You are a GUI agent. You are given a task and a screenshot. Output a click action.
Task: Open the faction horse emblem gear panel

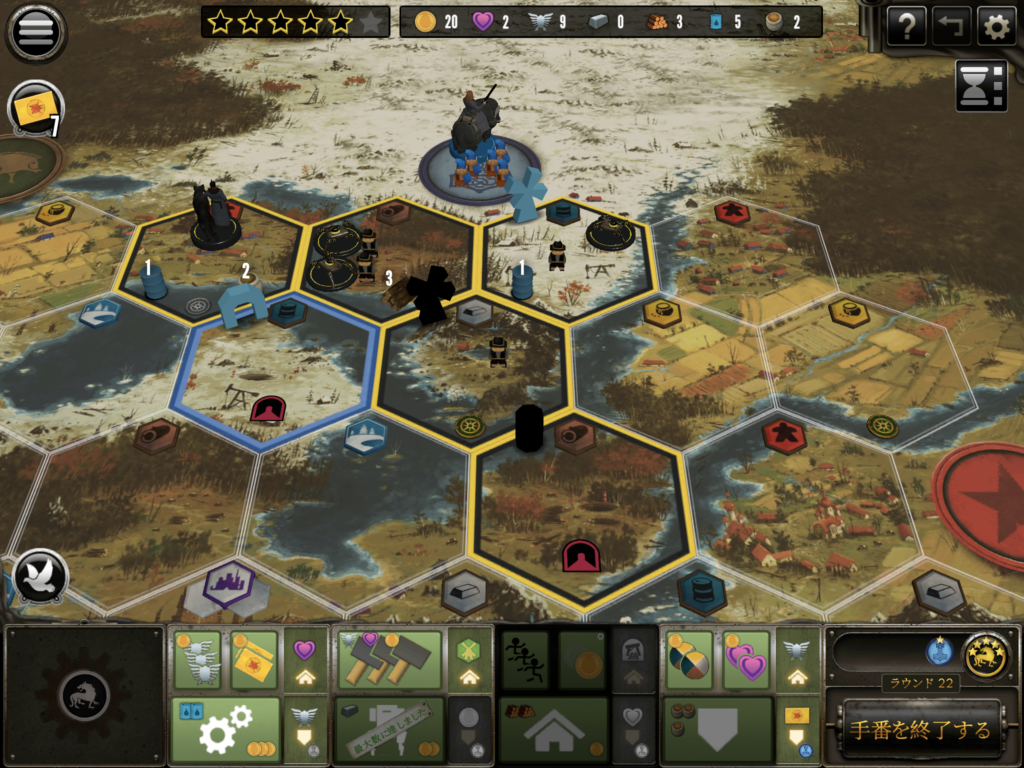click(85, 695)
